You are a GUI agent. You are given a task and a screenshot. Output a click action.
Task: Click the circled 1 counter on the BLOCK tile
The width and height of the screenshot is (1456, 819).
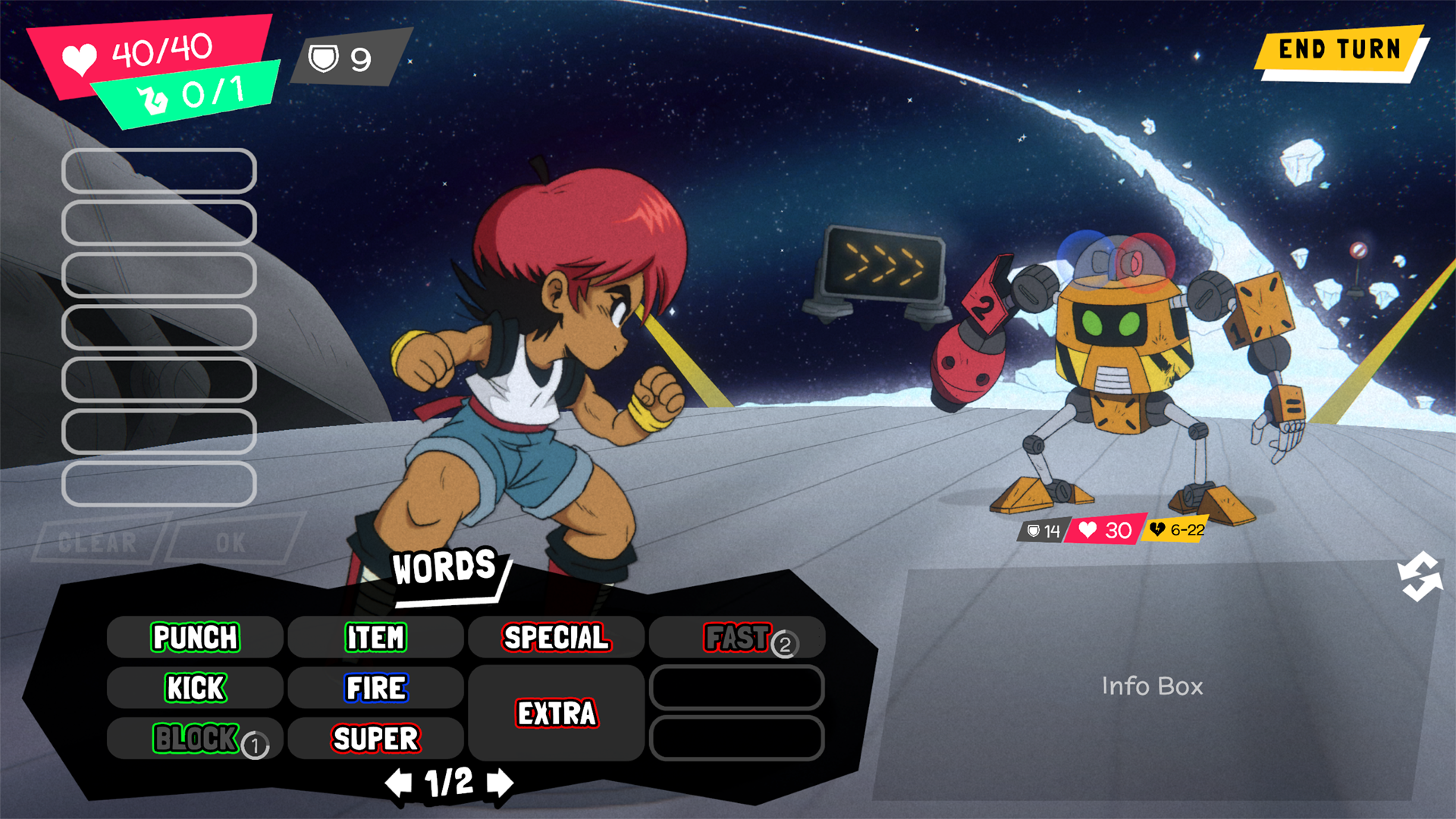256,745
